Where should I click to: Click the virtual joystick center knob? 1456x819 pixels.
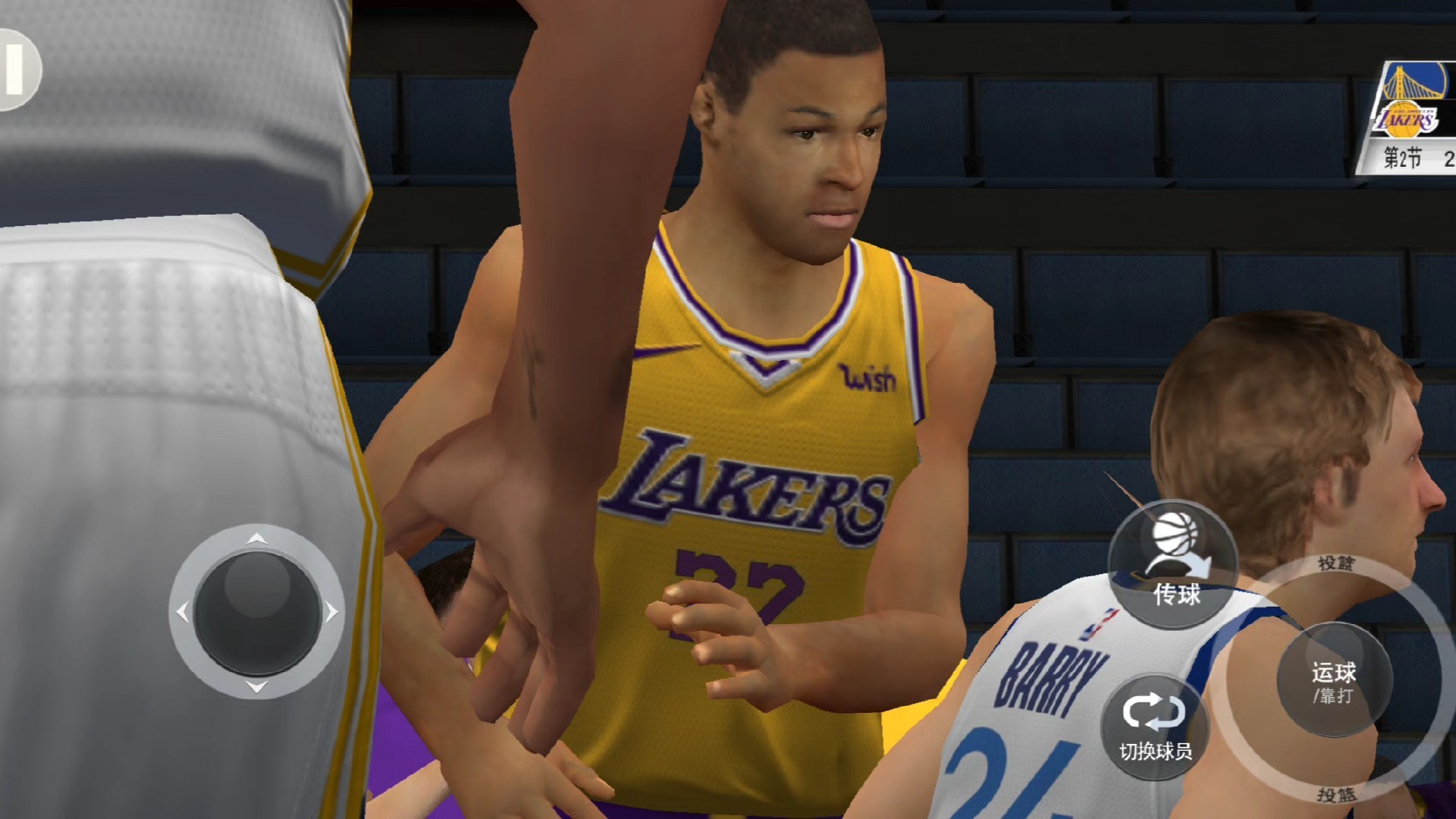point(257,612)
